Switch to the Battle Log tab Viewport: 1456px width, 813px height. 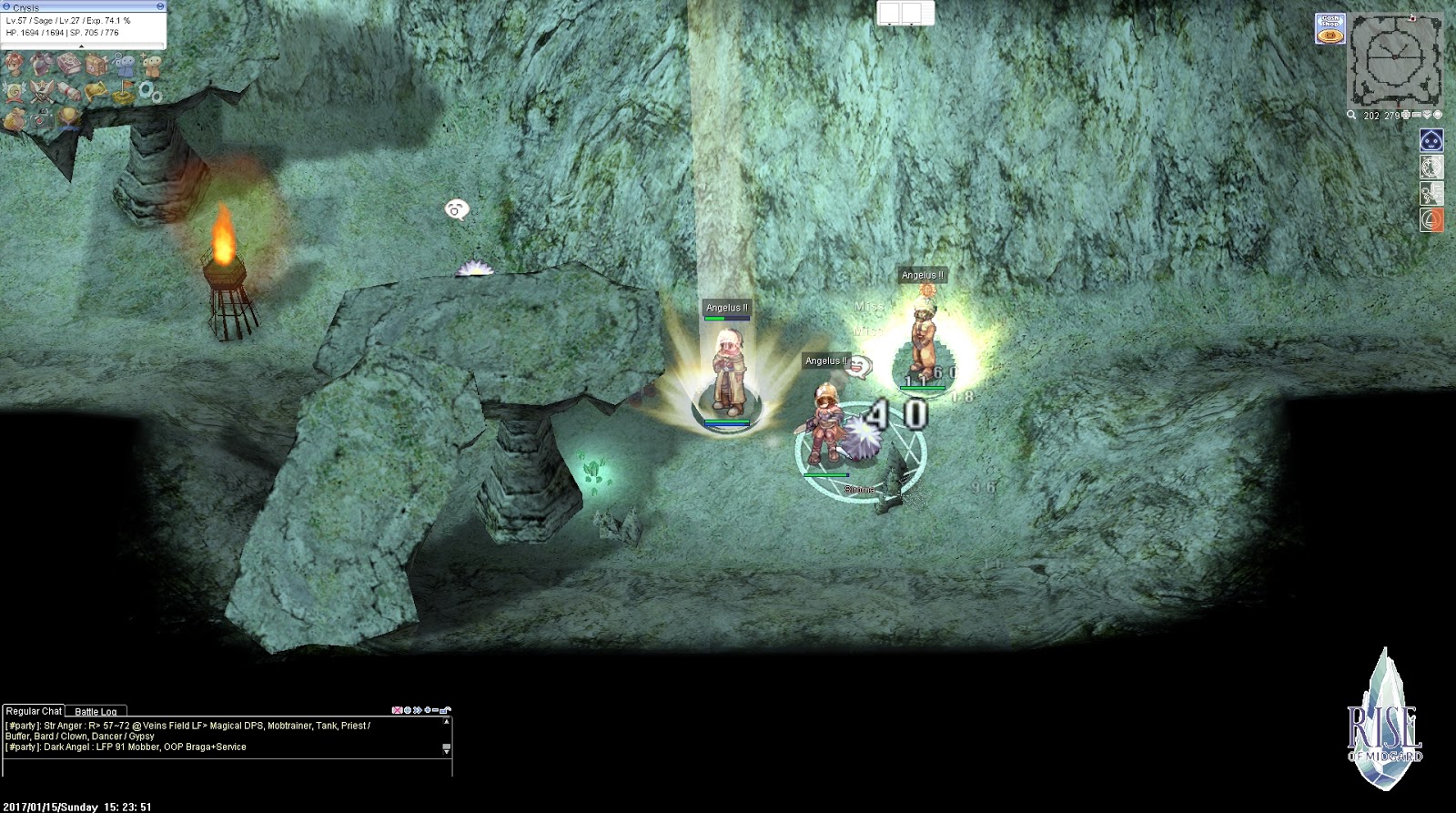pos(94,709)
